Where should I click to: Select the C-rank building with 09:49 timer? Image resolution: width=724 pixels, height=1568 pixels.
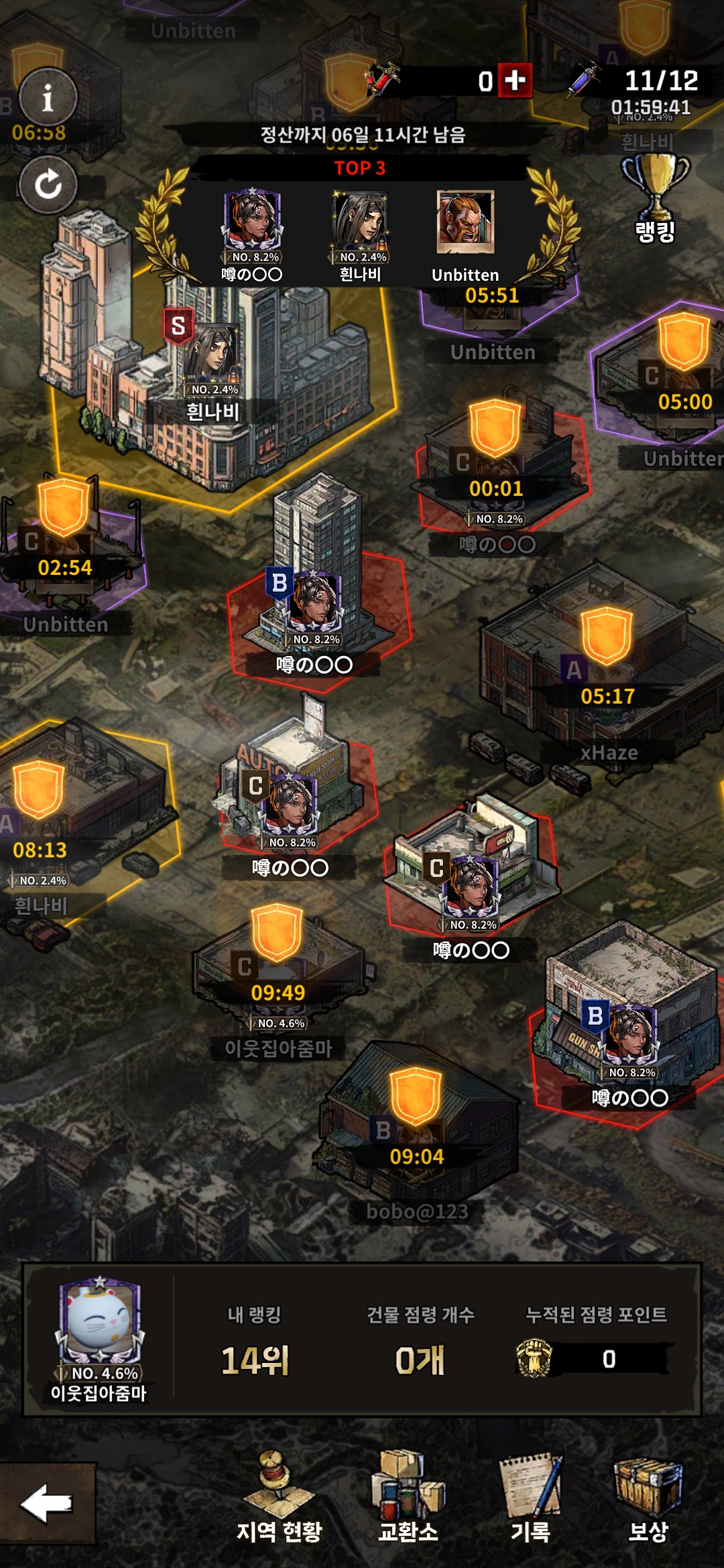[278, 965]
